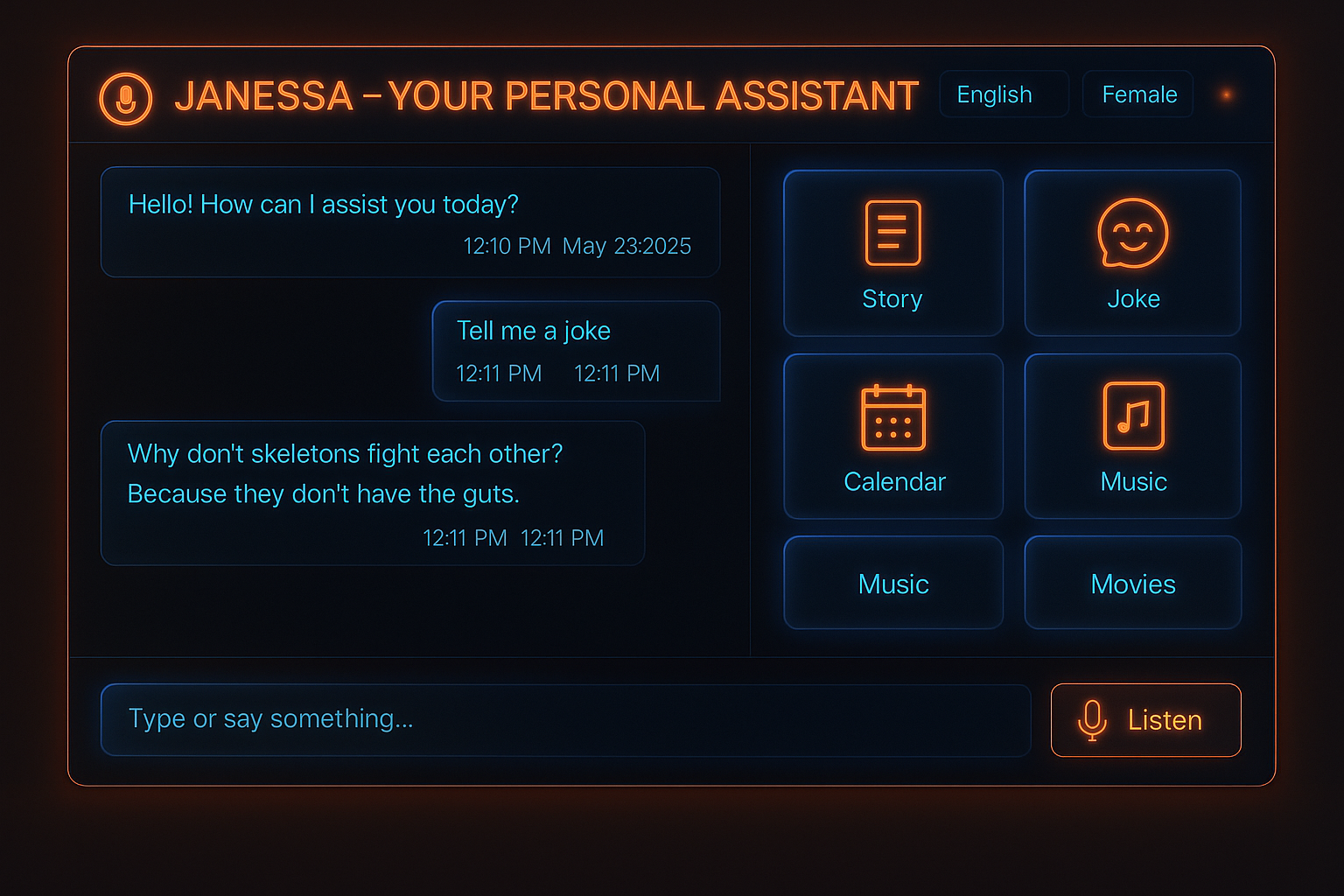Activate the Listen button
The image size is (1344, 896).
click(x=1145, y=719)
